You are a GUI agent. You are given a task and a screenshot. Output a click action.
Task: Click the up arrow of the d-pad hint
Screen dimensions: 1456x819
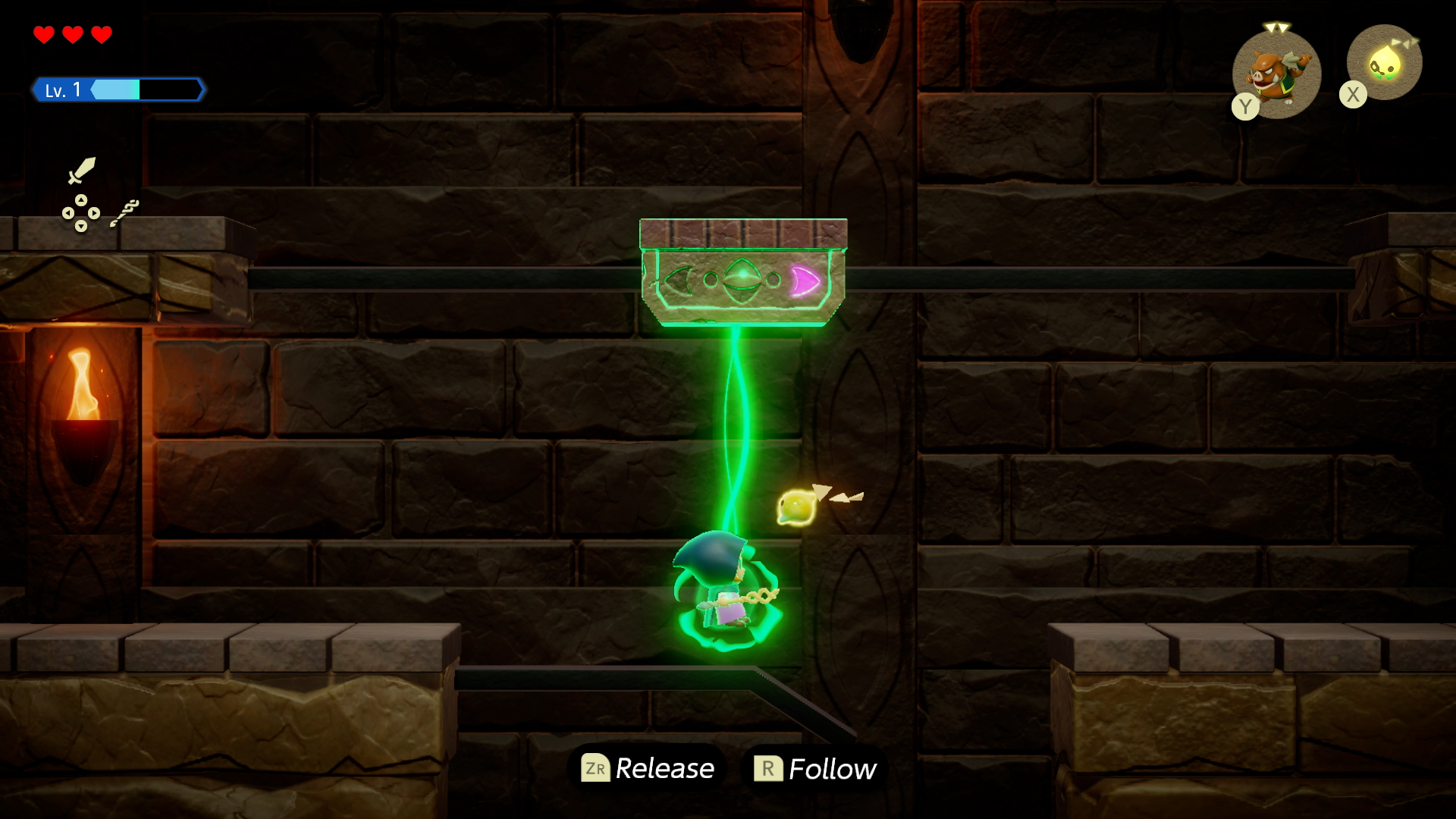81,200
